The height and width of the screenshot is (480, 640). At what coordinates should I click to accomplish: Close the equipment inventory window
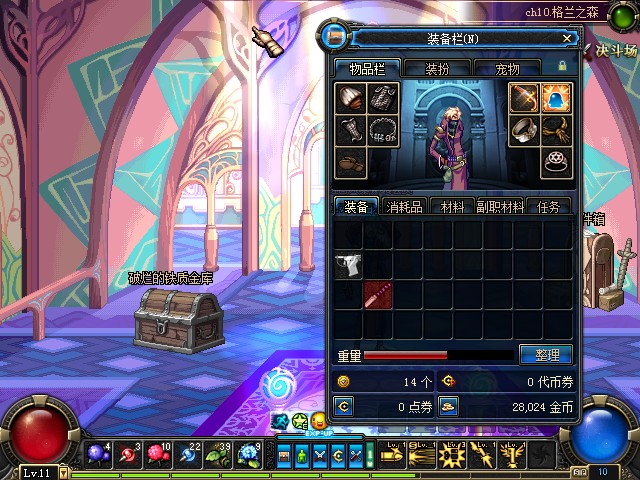567,38
